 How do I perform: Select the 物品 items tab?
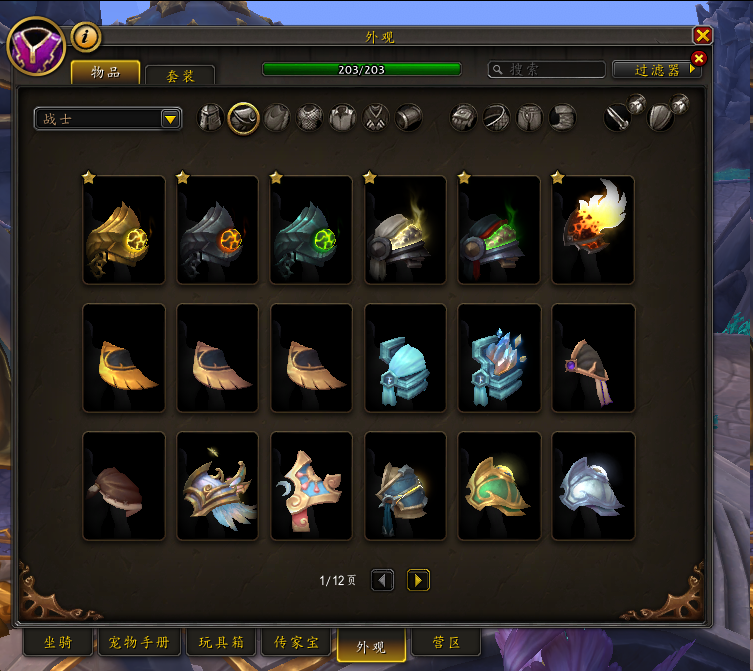pyautogui.click(x=105, y=73)
